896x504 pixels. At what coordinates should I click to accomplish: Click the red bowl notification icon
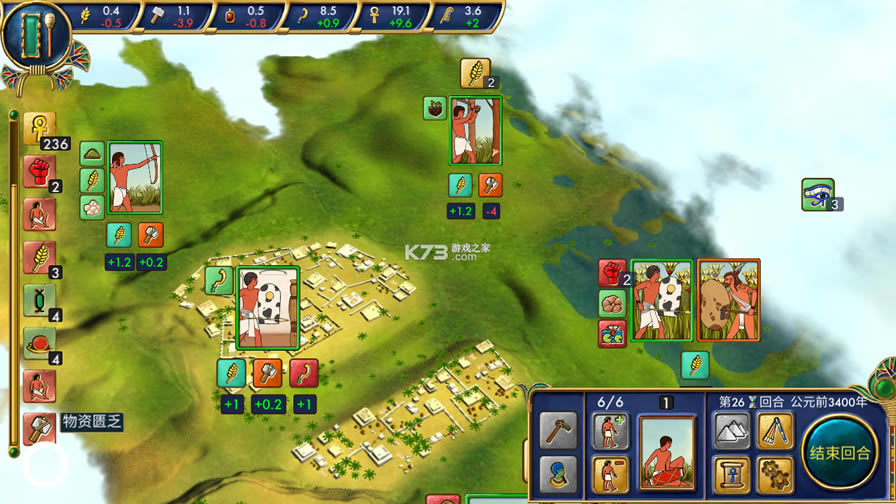(x=39, y=343)
